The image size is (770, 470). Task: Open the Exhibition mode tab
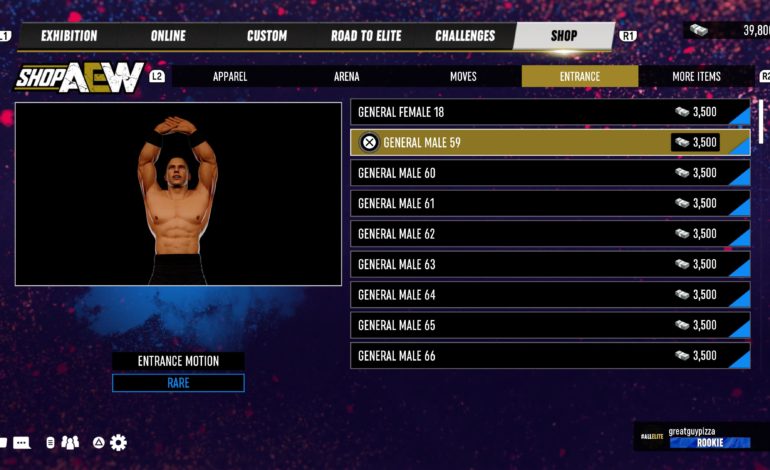(69, 36)
